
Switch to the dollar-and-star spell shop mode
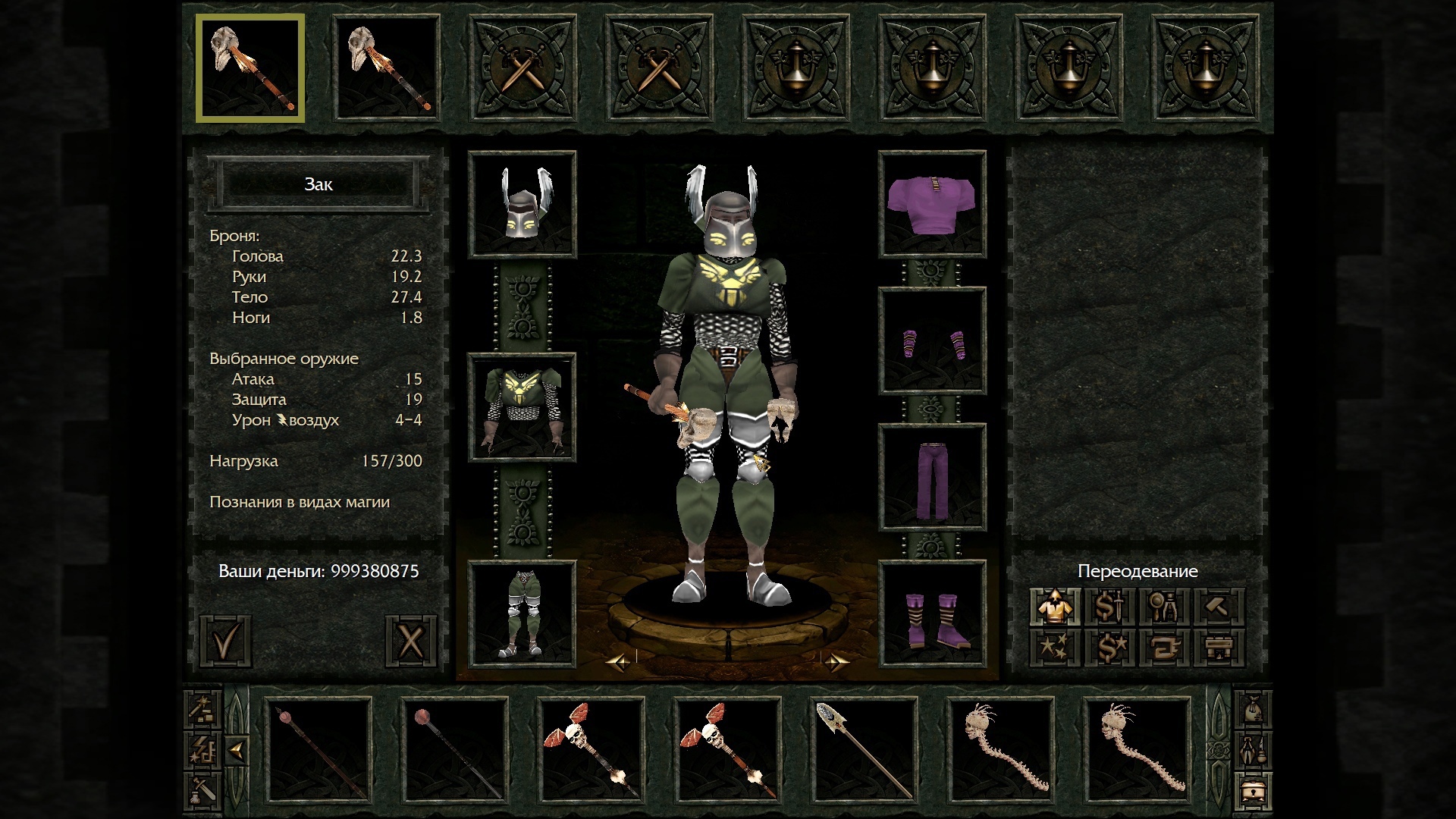[x=1109, y=648]
